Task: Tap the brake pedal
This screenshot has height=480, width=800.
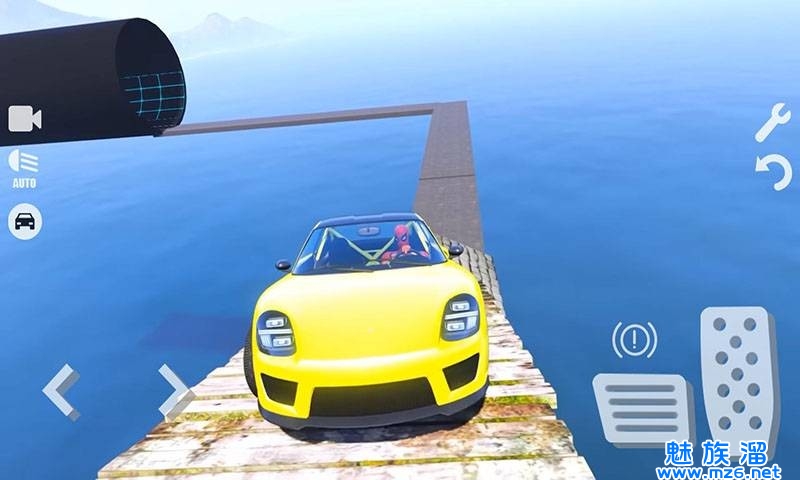Action: pyautogui.click(x=641, y=410)
